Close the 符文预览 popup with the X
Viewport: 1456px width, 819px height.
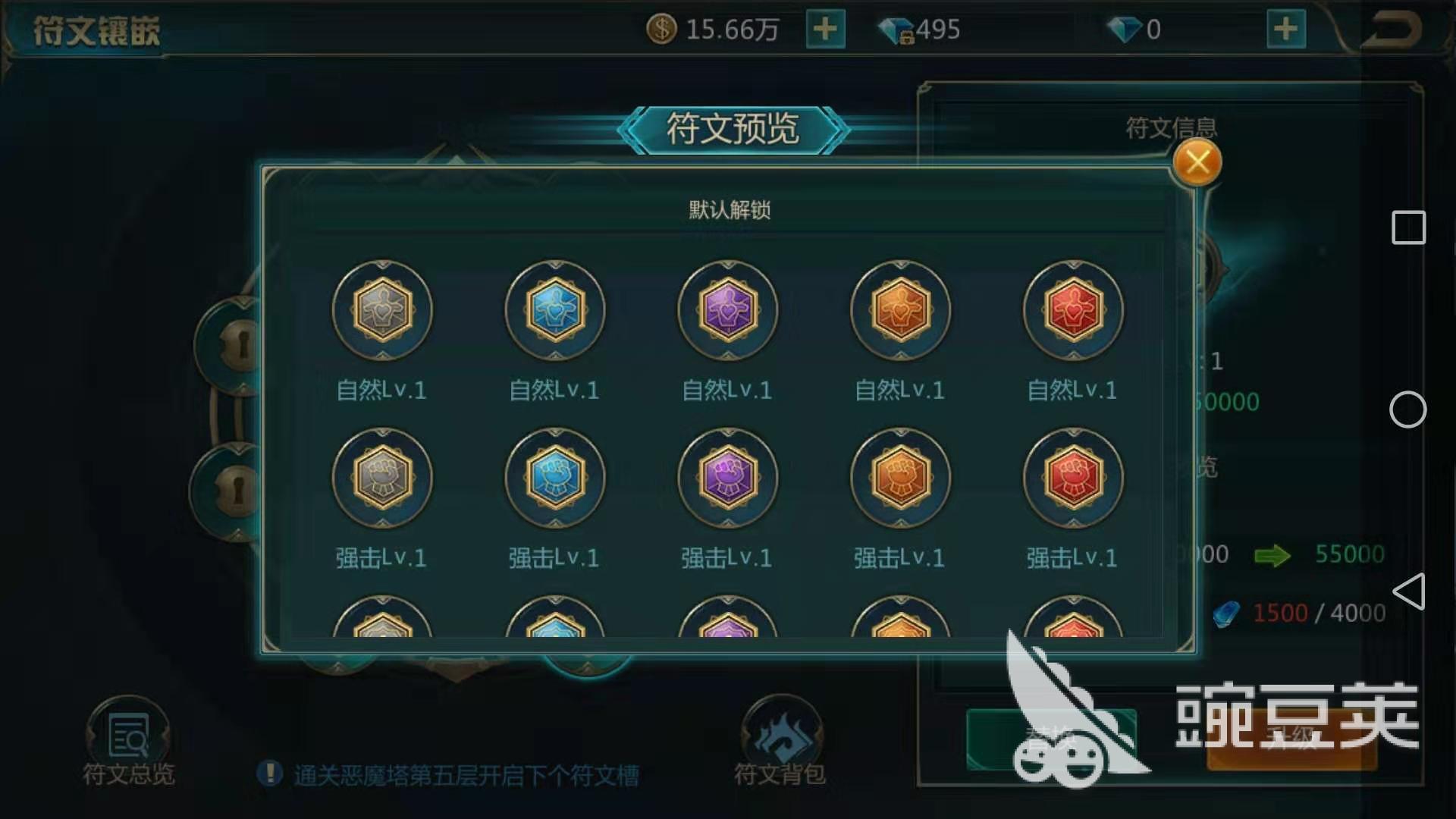[1197, 162]
